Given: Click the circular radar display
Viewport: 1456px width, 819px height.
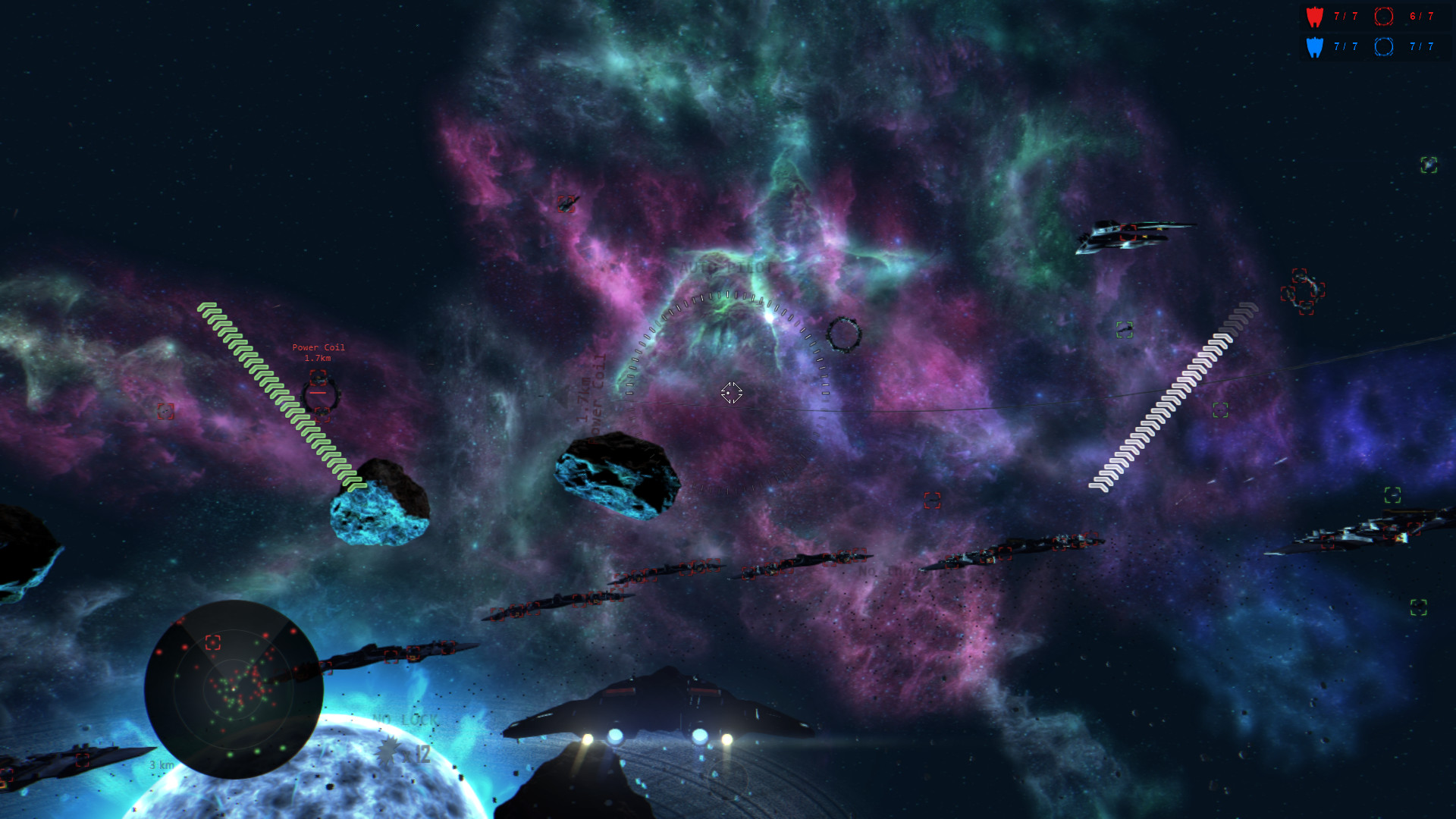Looking at the screenshot, I should pyautogui.click(x=234, y=689).
